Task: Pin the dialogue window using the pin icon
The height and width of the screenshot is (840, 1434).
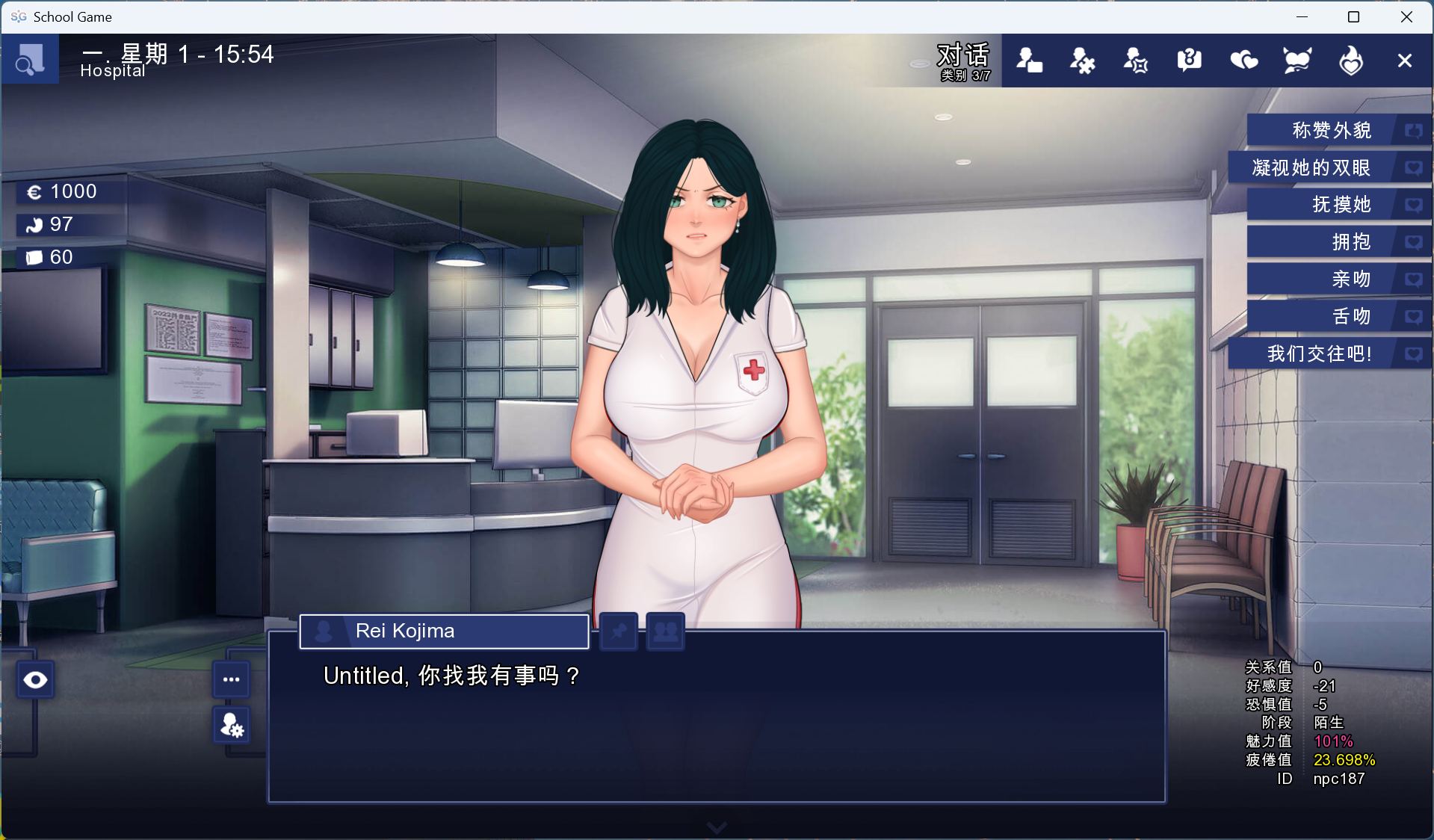Action: [618, 631]
